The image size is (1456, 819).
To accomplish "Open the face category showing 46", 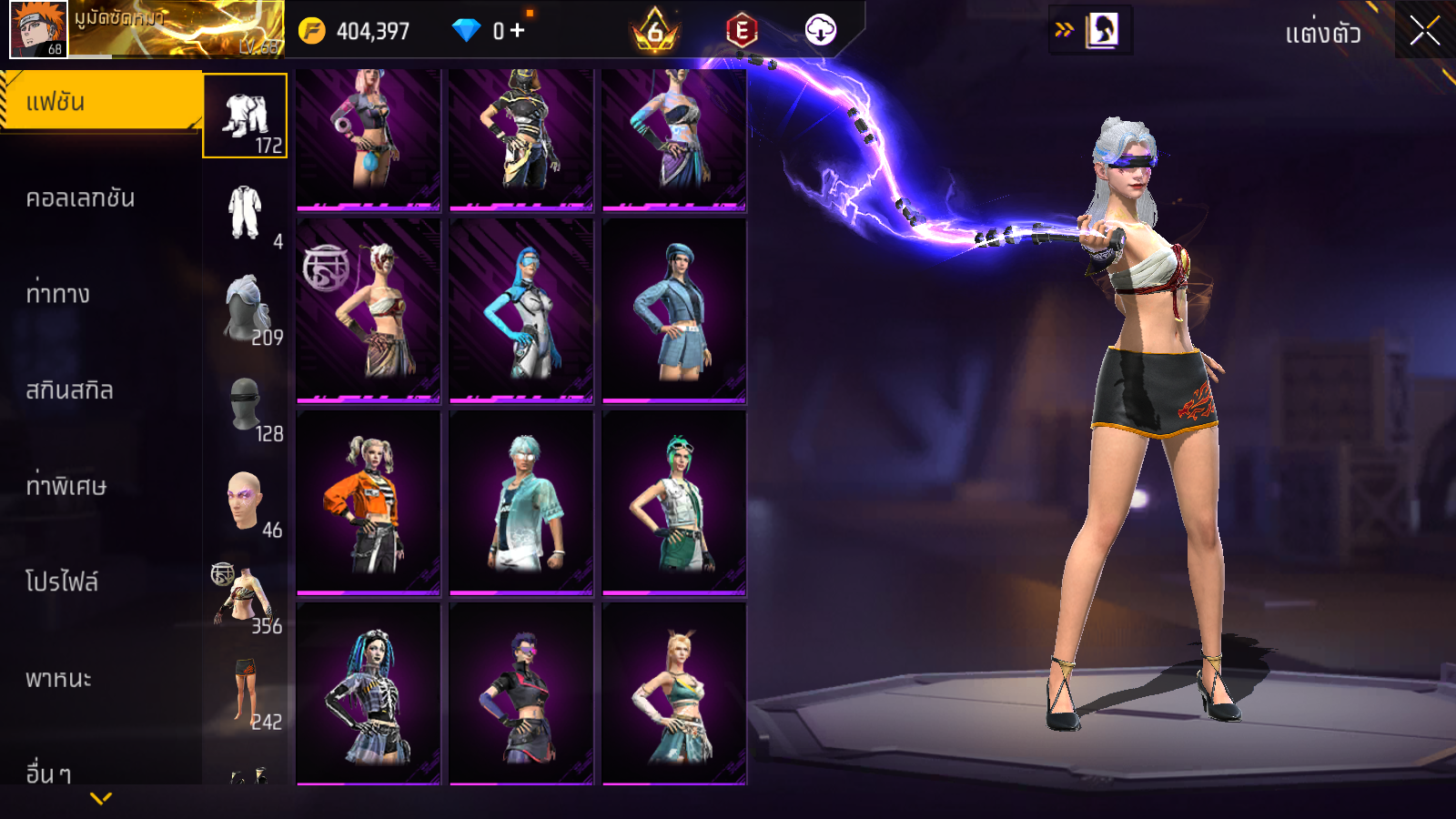I will [245, 502].
